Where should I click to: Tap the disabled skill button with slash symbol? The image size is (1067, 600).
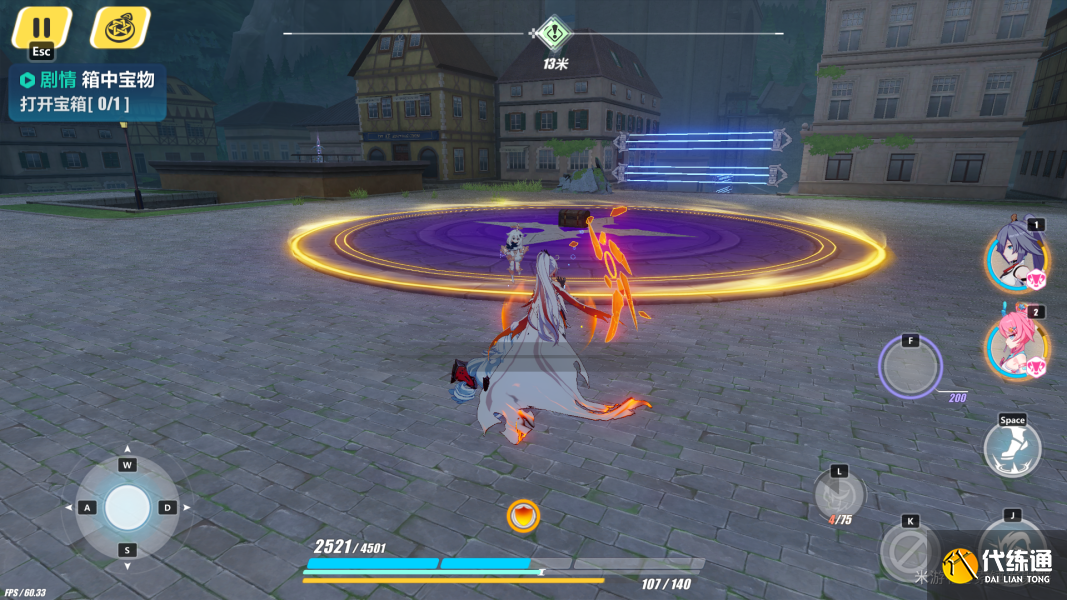(909, 551)
